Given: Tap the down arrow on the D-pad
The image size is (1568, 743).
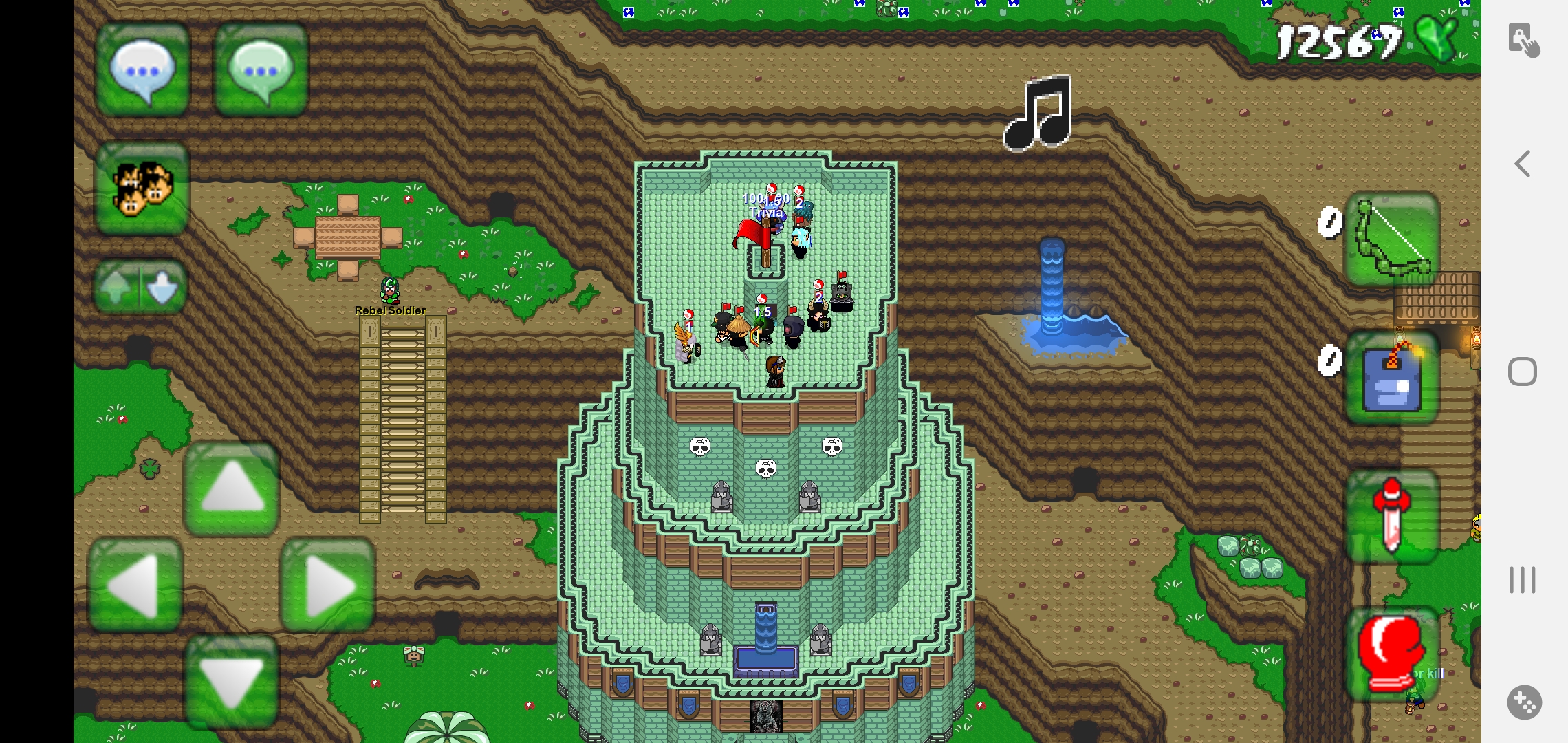Looking at the screenshot, I should [x=232, y=681].
